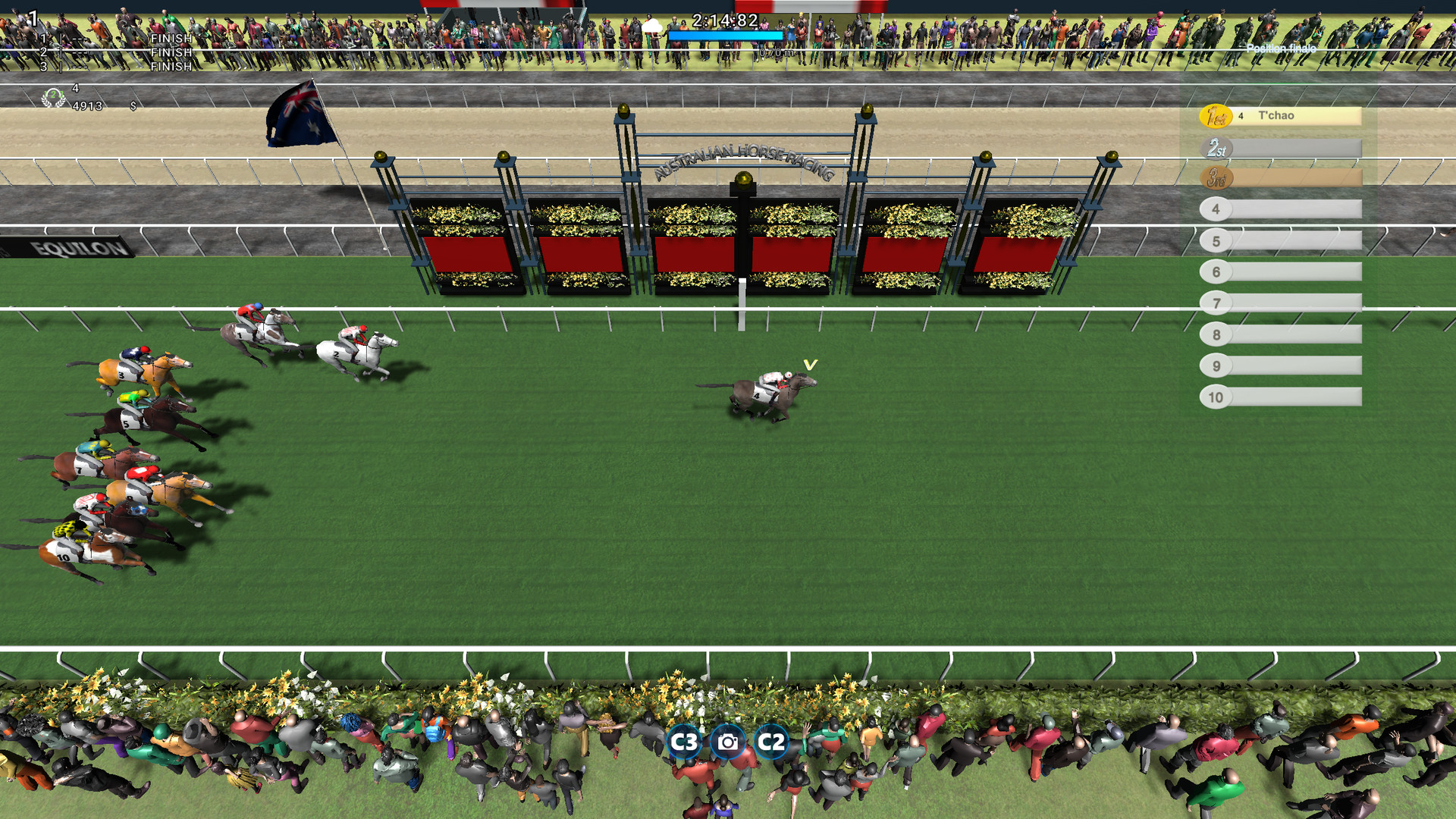This screenshot has height=819, width=1456.
Task: Toggle the Position finale panel
Action: (x=1282, y=49)
